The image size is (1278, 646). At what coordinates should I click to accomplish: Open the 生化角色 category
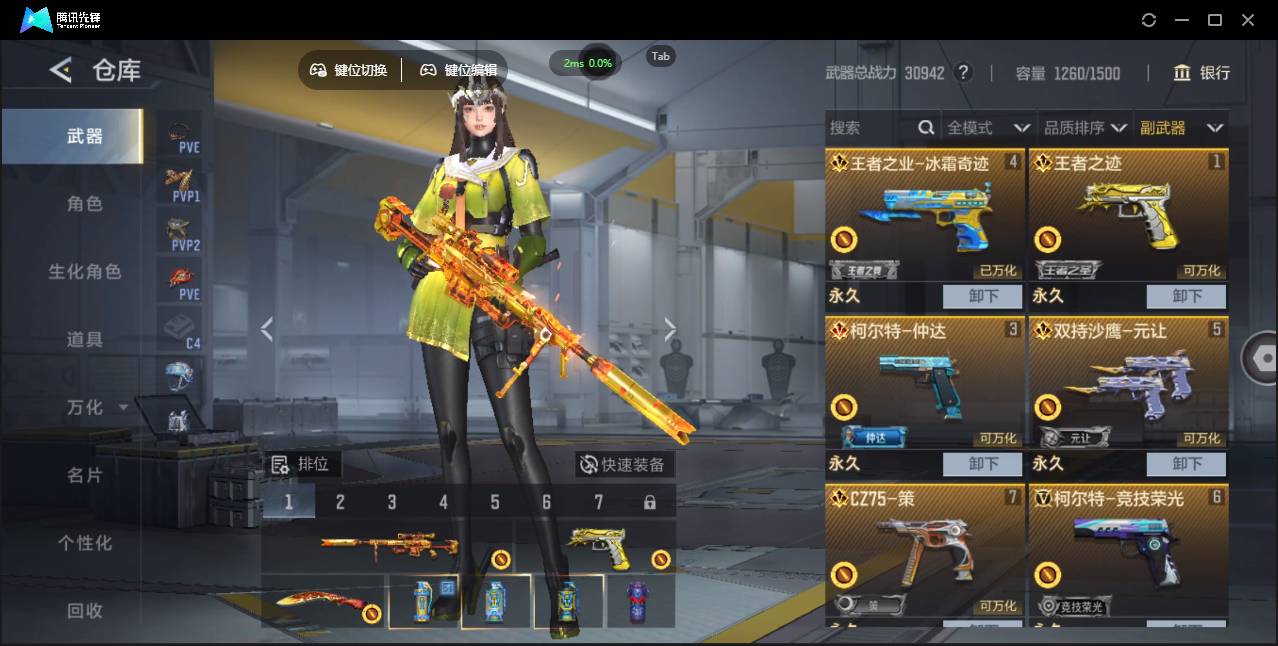tap(85, 272)
